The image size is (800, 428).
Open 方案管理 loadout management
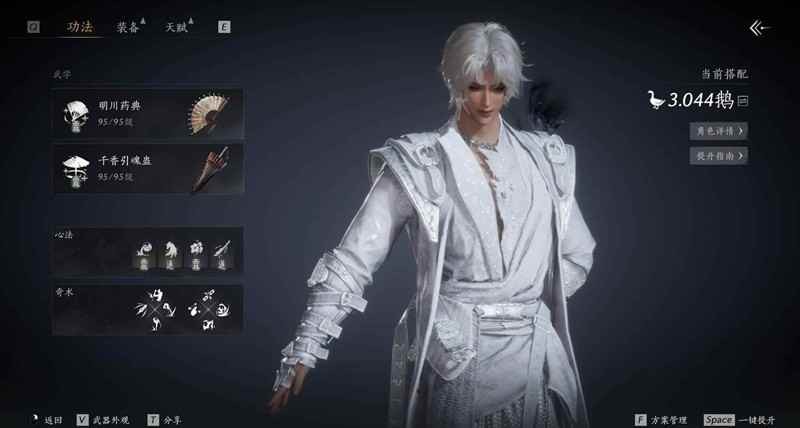tap(662, 420)
